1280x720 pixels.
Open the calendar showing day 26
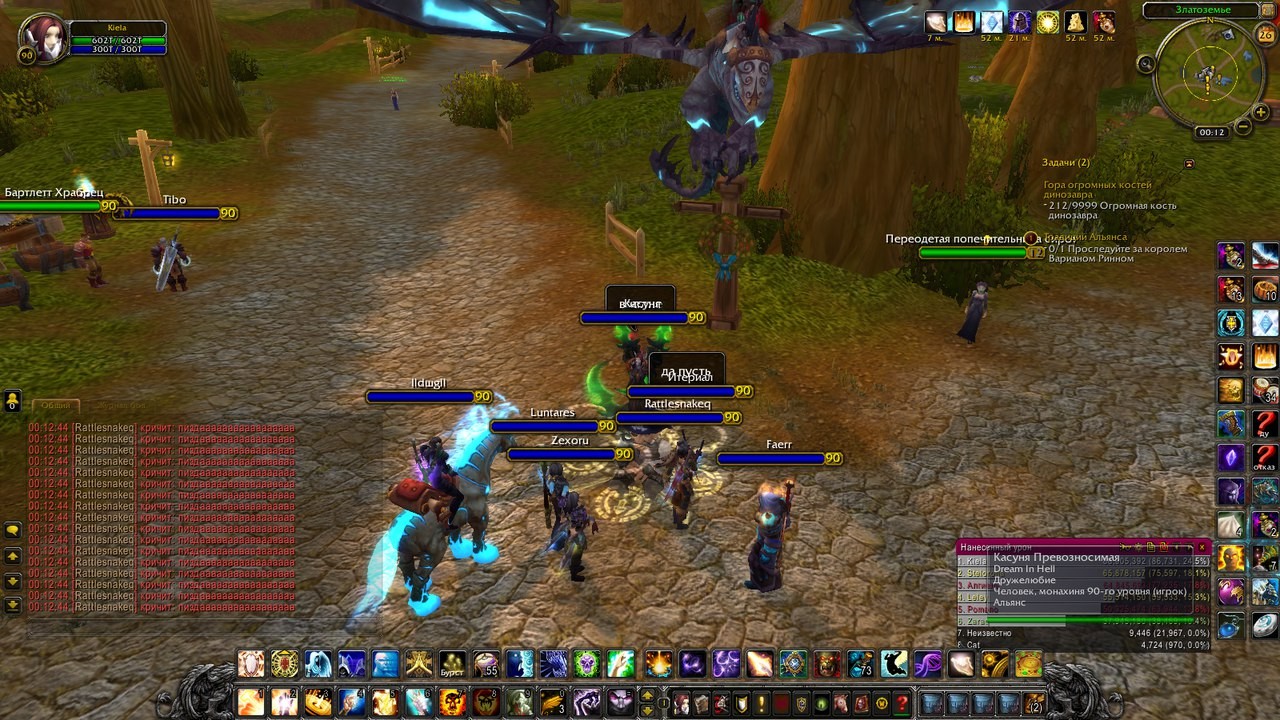point(1265,36)
